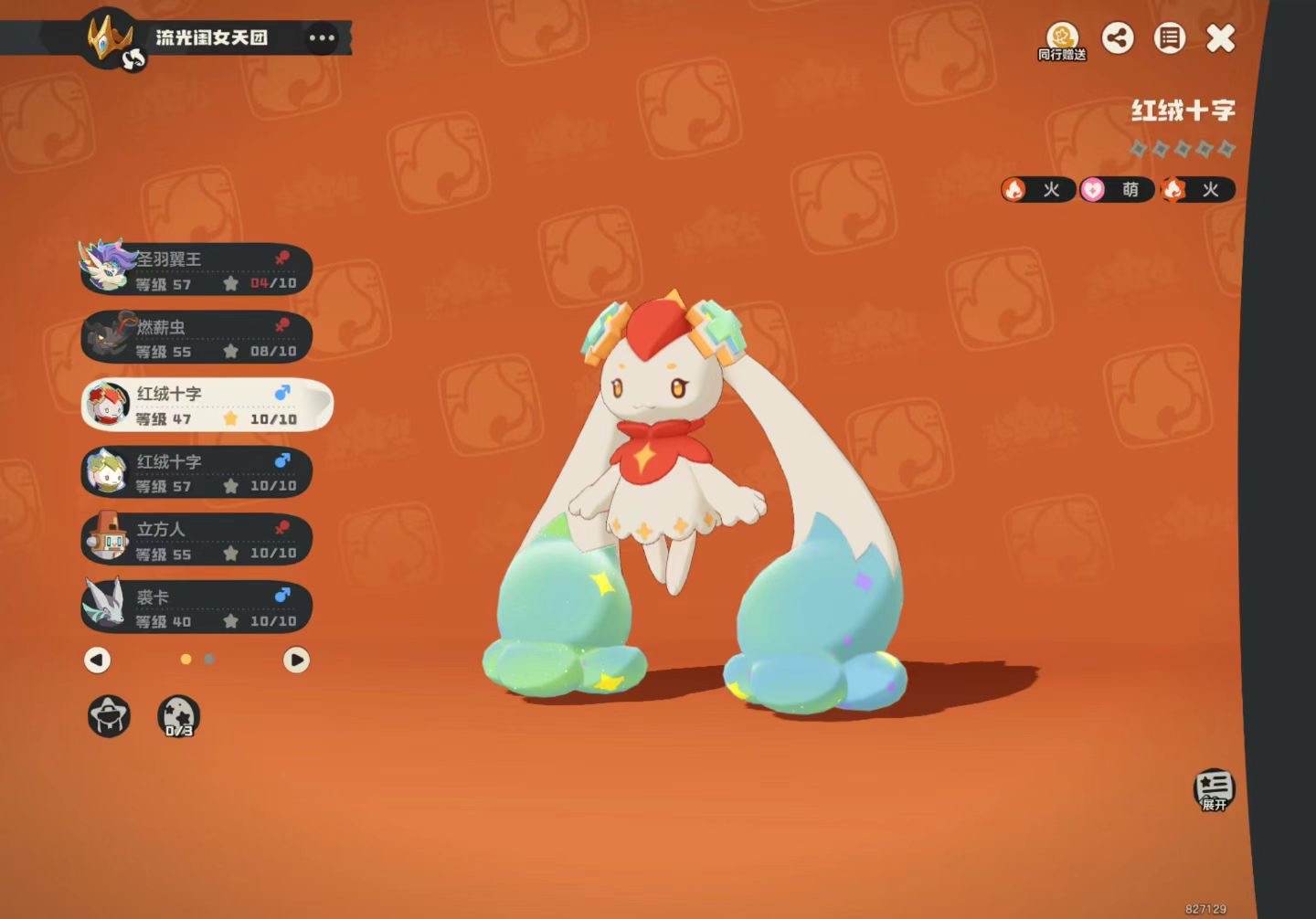Select the 燃薪虫 pet entry

[196, 338]
